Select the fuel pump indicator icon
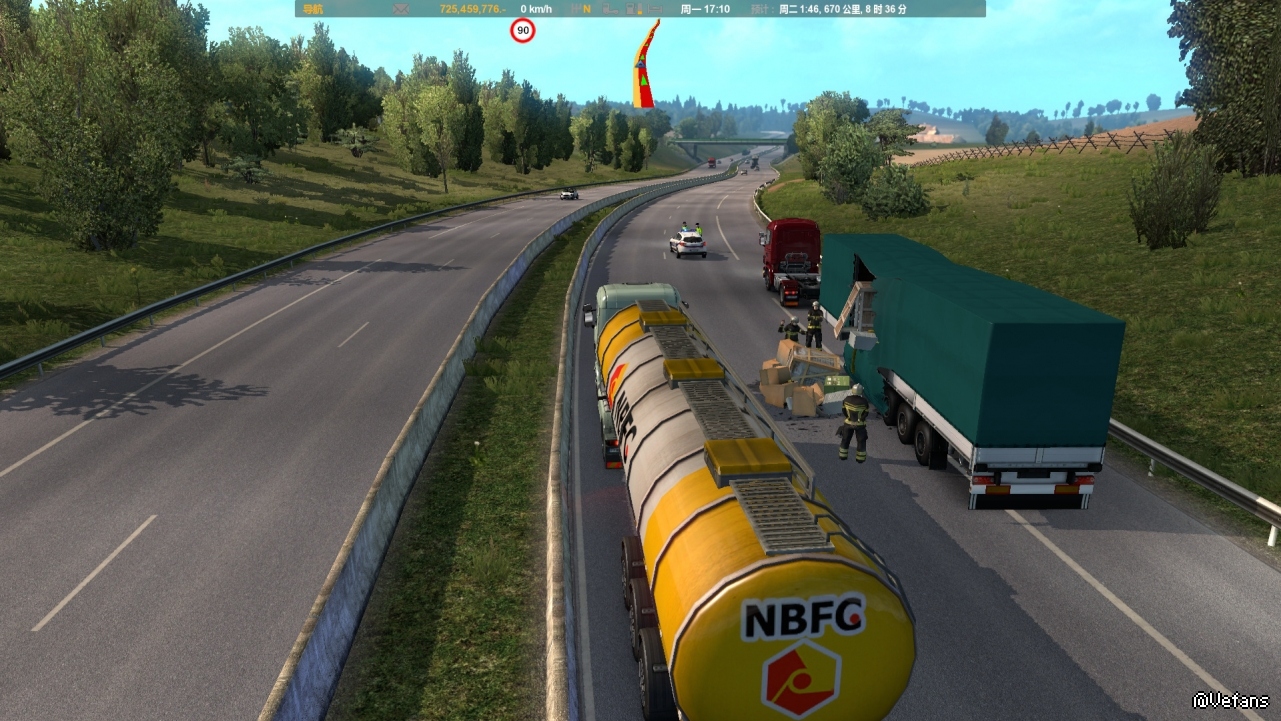1281x721 pixels. pos(632,9)
